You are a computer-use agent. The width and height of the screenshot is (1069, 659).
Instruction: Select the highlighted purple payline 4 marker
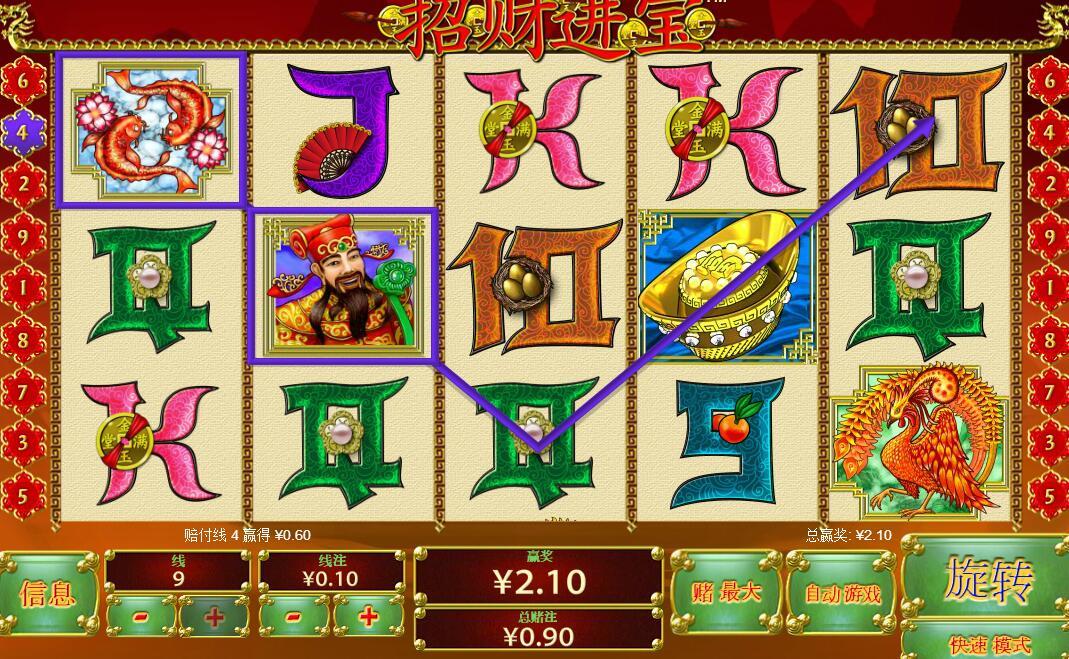[21, 130]
